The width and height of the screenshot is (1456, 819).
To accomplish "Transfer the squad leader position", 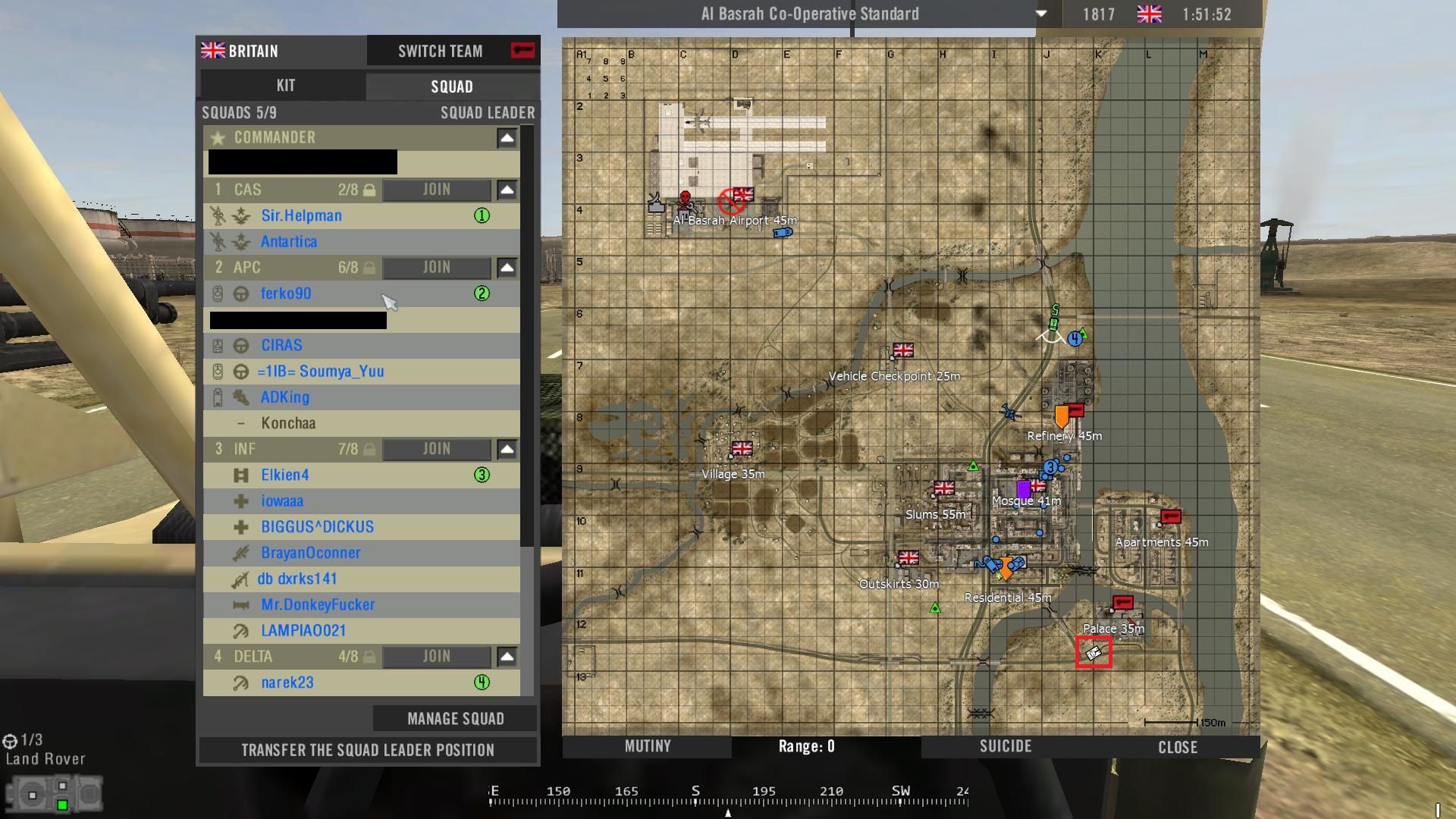I will pyautogui.click(x=368, y=750).
